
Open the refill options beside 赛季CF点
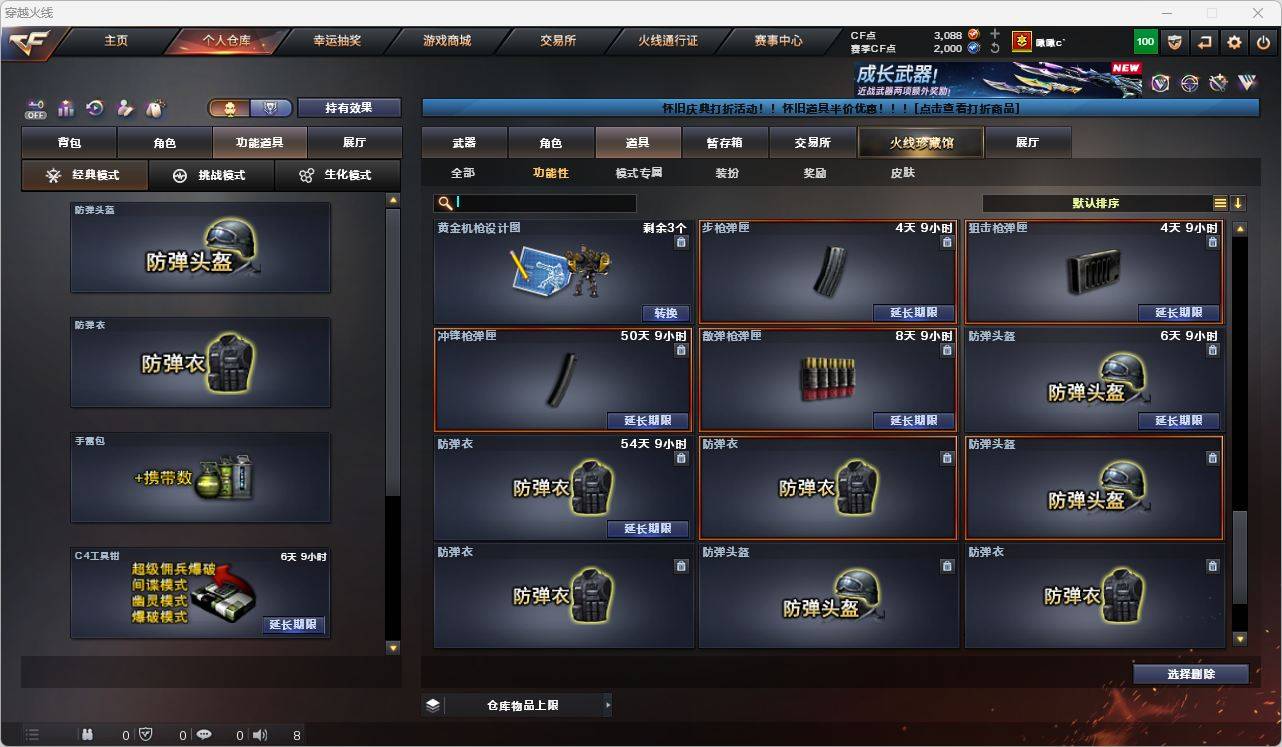pyautogui.click(x=995, y=48)
